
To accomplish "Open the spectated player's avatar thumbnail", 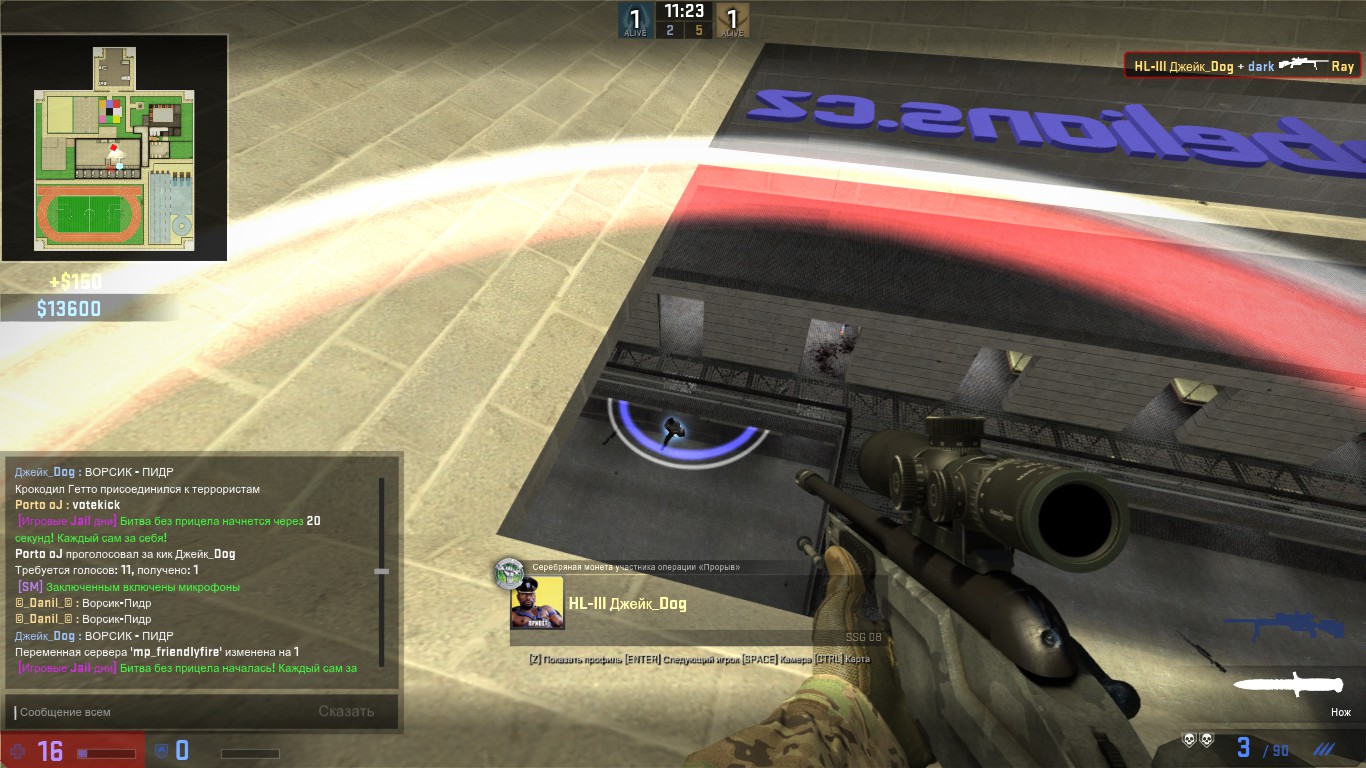I will (537, 603).
